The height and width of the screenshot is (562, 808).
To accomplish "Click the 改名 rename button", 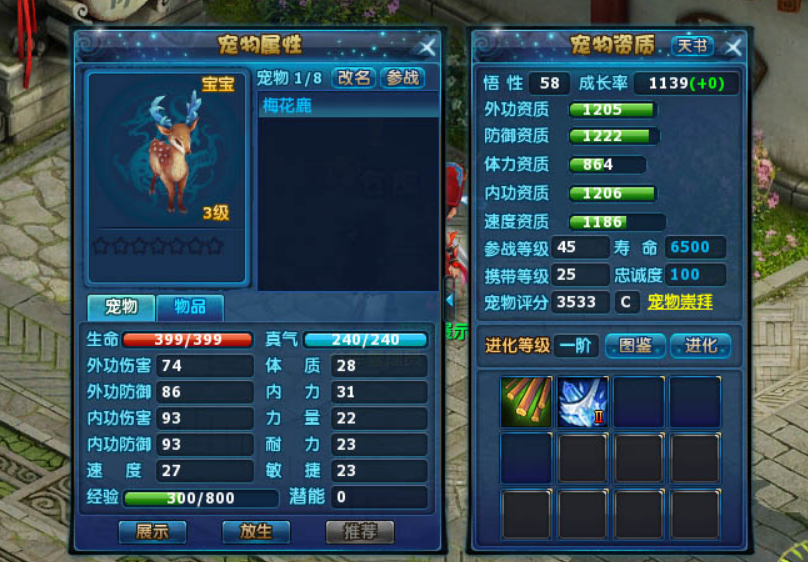I will point(354,78).
